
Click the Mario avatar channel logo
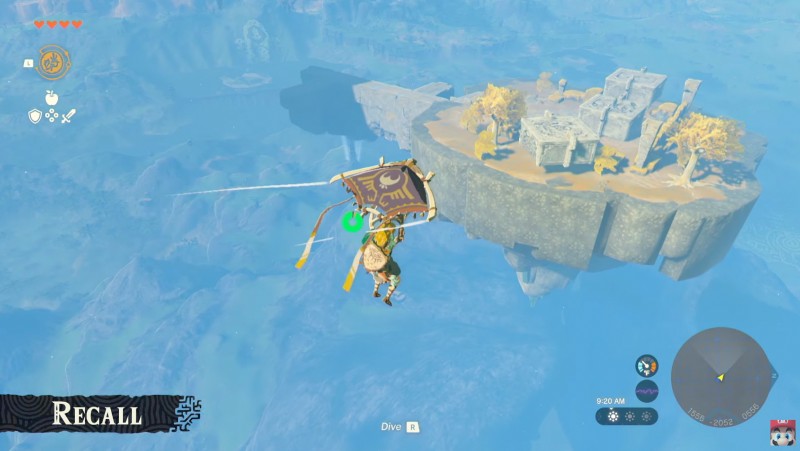coord(781,432)
